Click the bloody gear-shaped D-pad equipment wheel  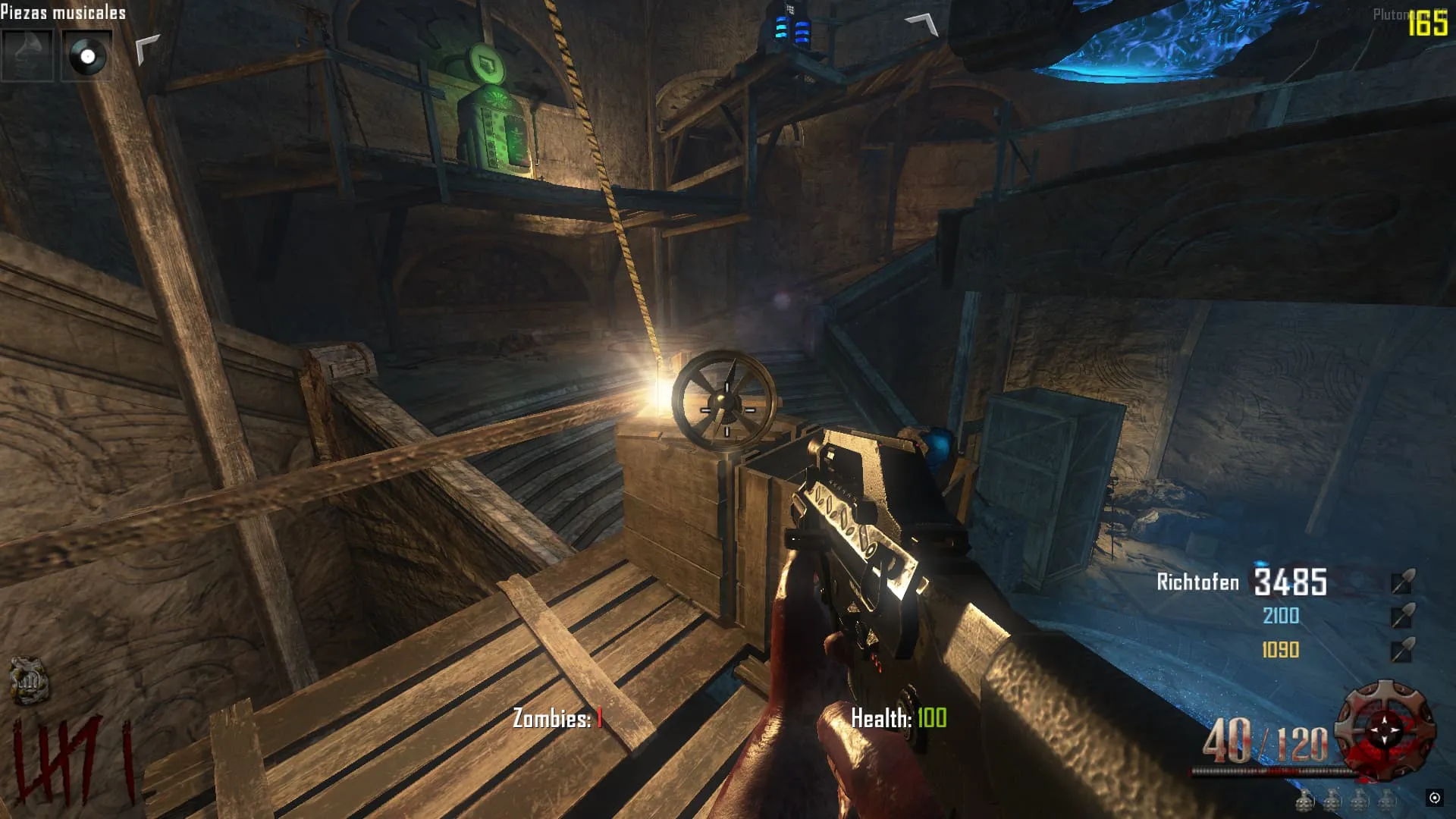(x=1385, y=730)
